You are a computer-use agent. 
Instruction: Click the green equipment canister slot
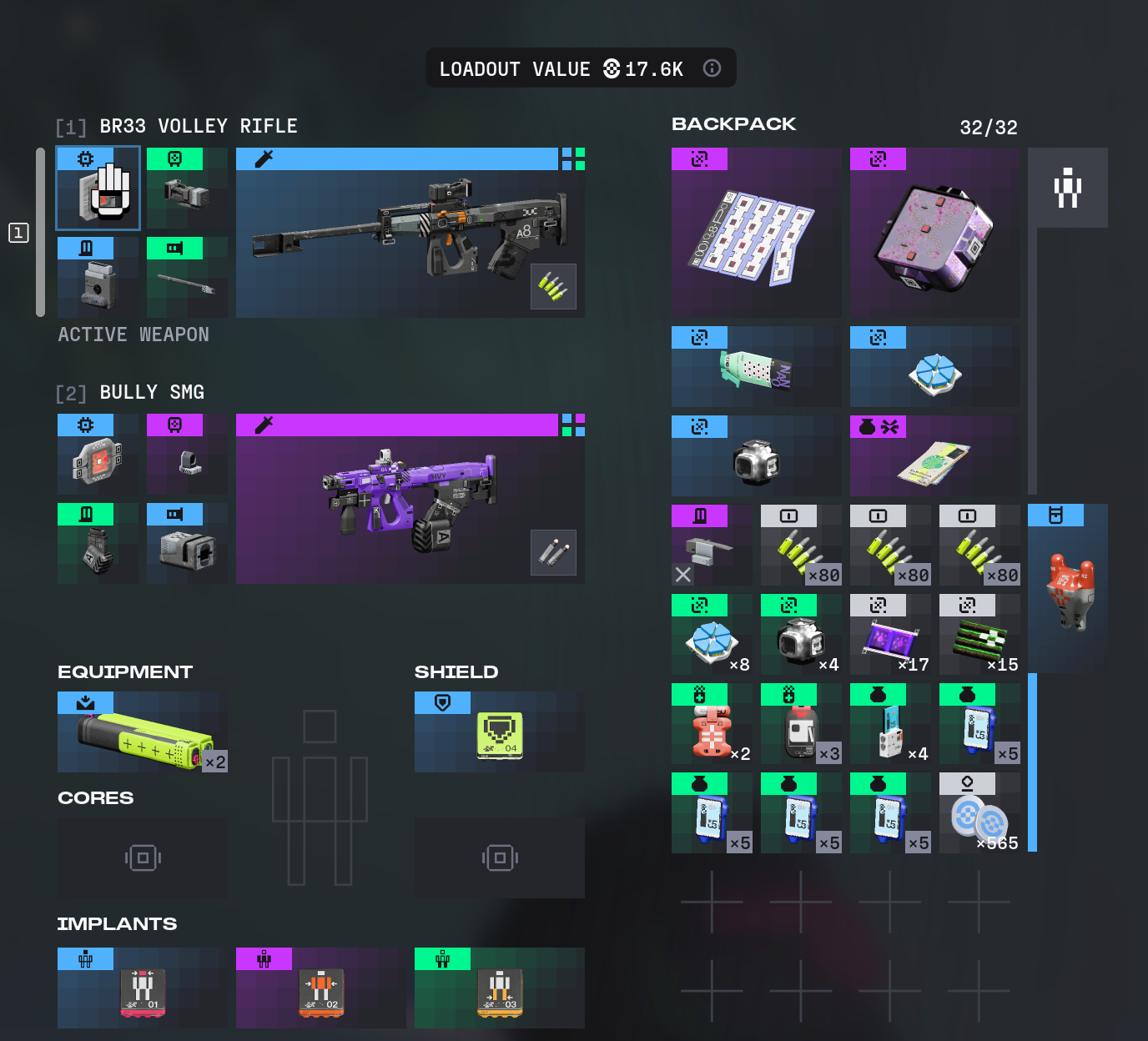coord(143,732)
